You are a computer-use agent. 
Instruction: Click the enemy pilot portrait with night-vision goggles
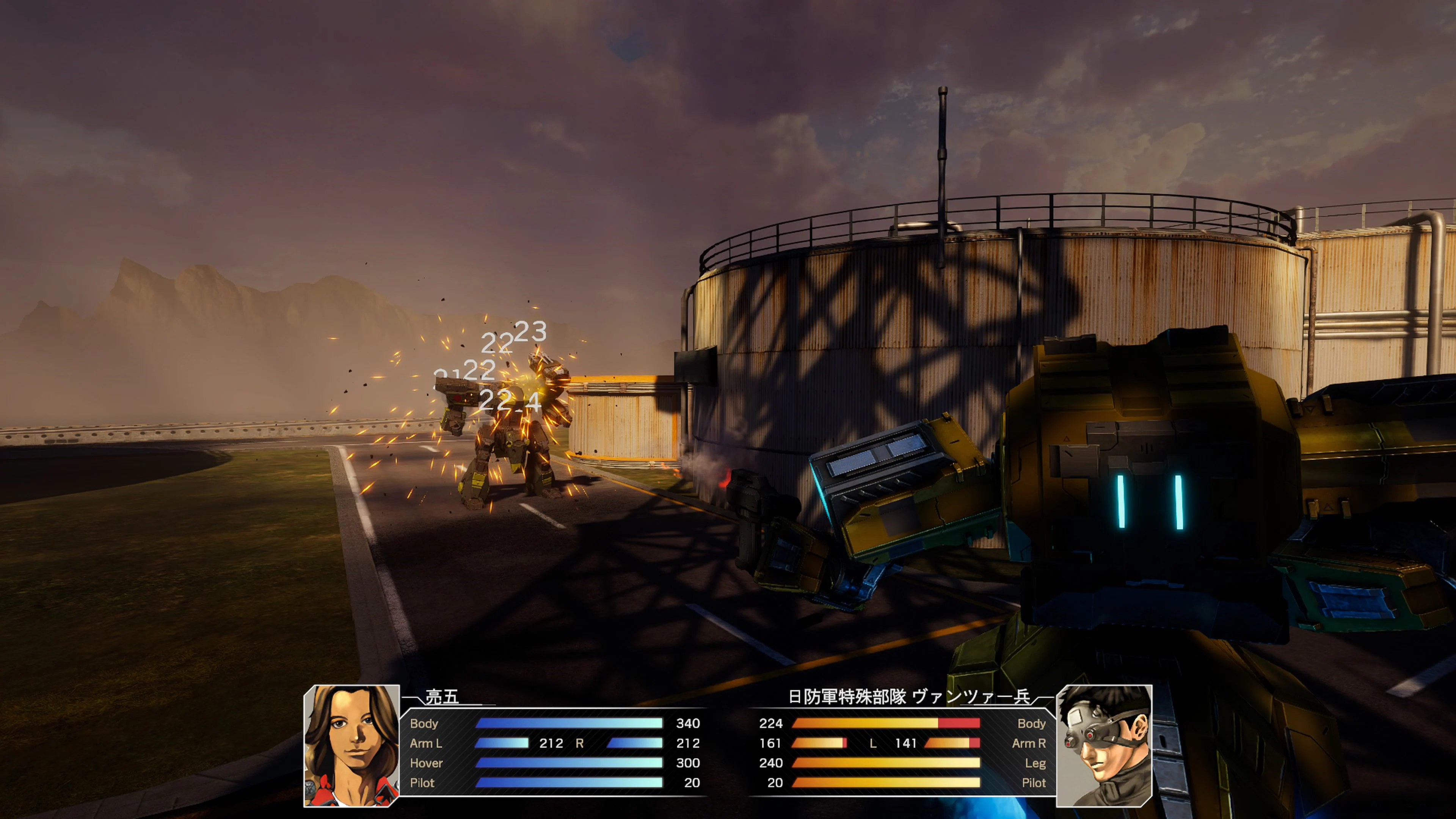[x=1105, y=752]
